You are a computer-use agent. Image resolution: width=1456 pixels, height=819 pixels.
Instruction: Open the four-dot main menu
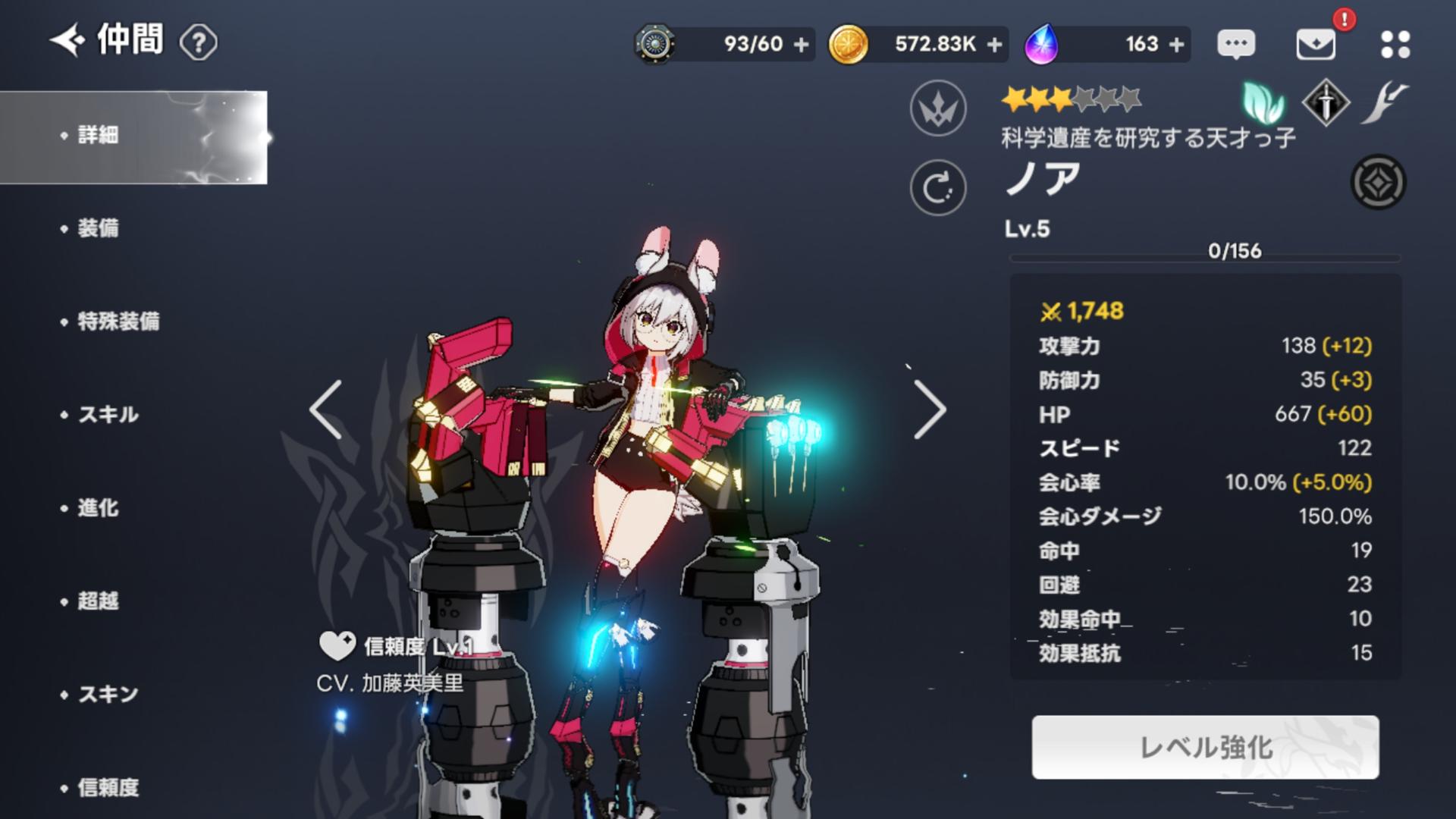(x=1395, y=44)
